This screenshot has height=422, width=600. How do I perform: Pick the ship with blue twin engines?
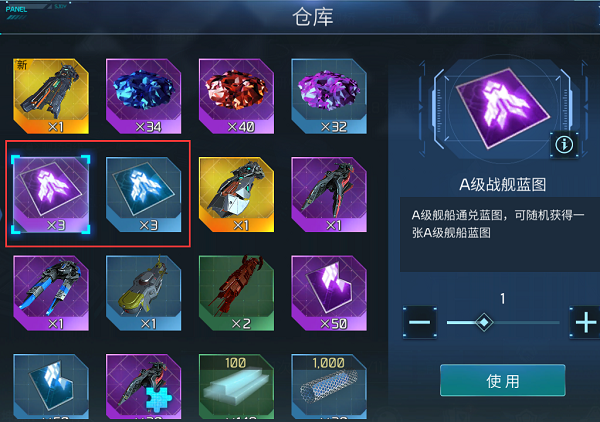tap(50, 291)
